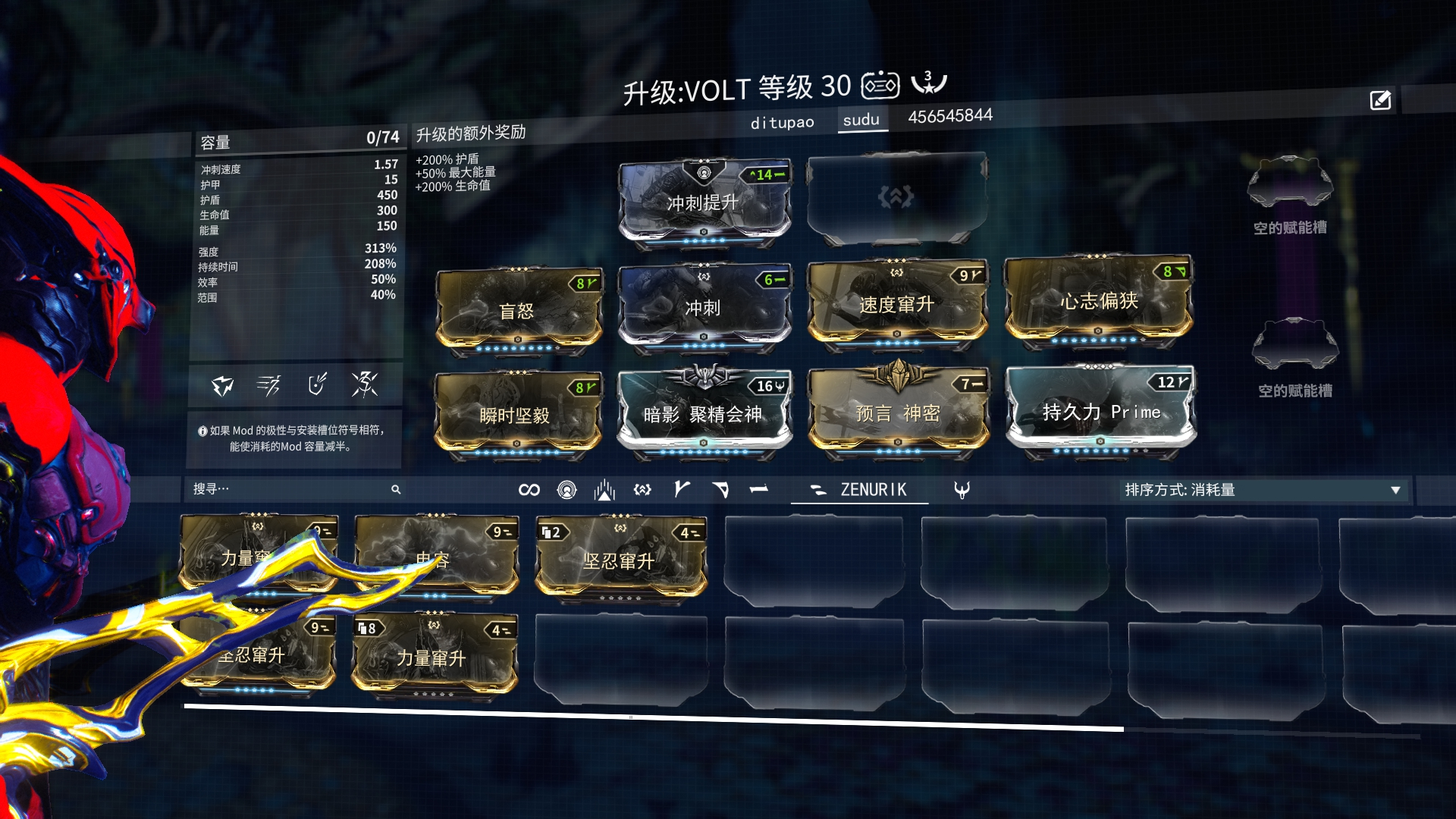Click the 心志偏狭 mod card
The width and height of the screenshot is (1456, 819).
pos(1098,301)
